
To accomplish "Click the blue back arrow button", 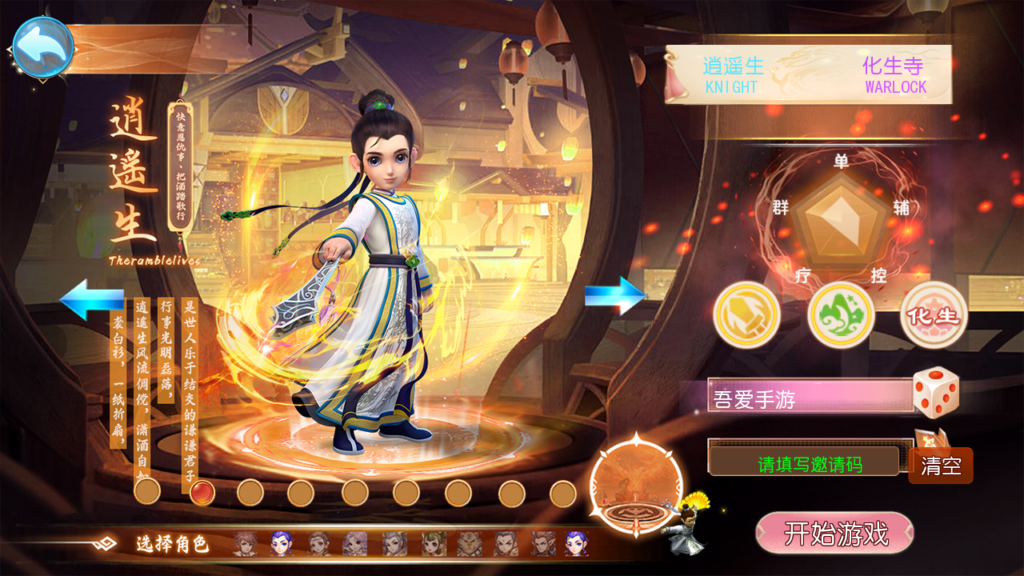I will pos(42,46).
